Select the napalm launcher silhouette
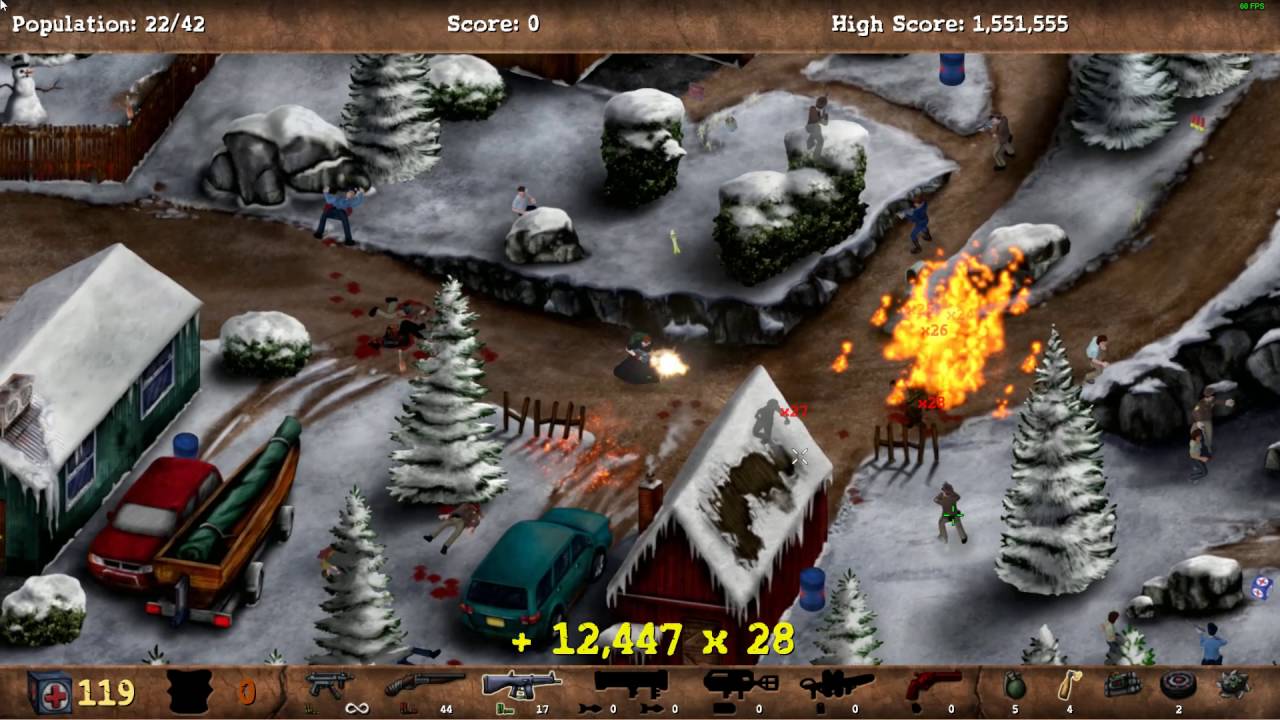This screenshot has width=1280, height=720. tap(740, 685)
